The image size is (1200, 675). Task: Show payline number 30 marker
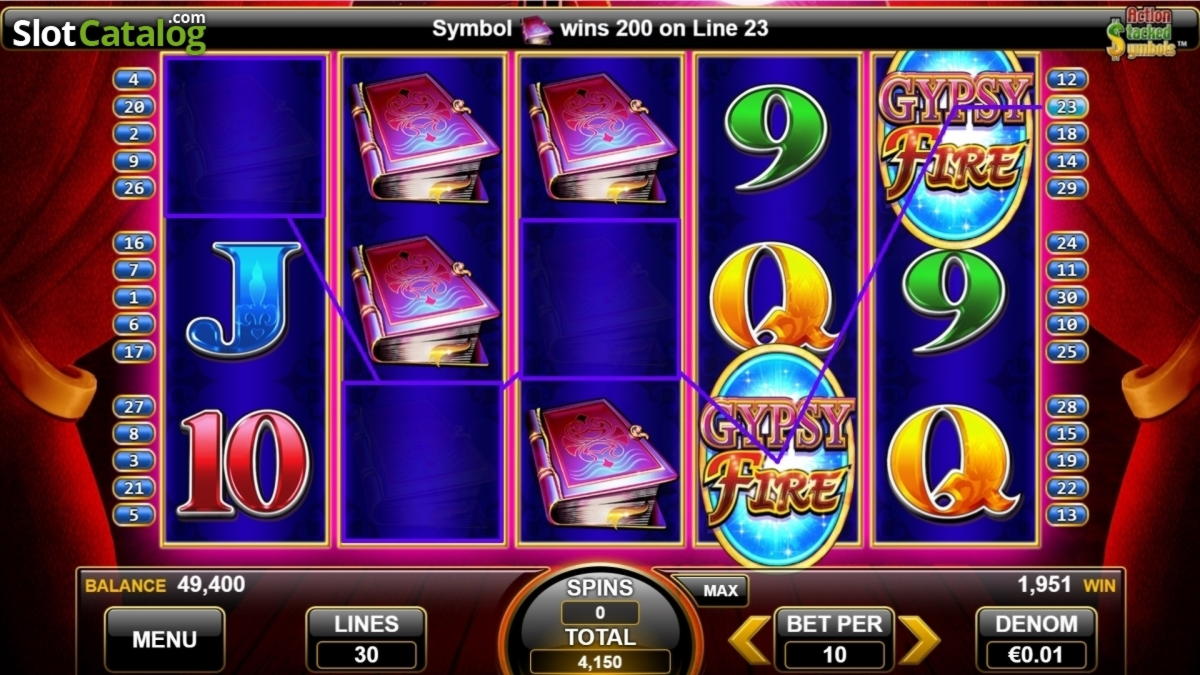pyautogui.click(x=1067, y=297)
